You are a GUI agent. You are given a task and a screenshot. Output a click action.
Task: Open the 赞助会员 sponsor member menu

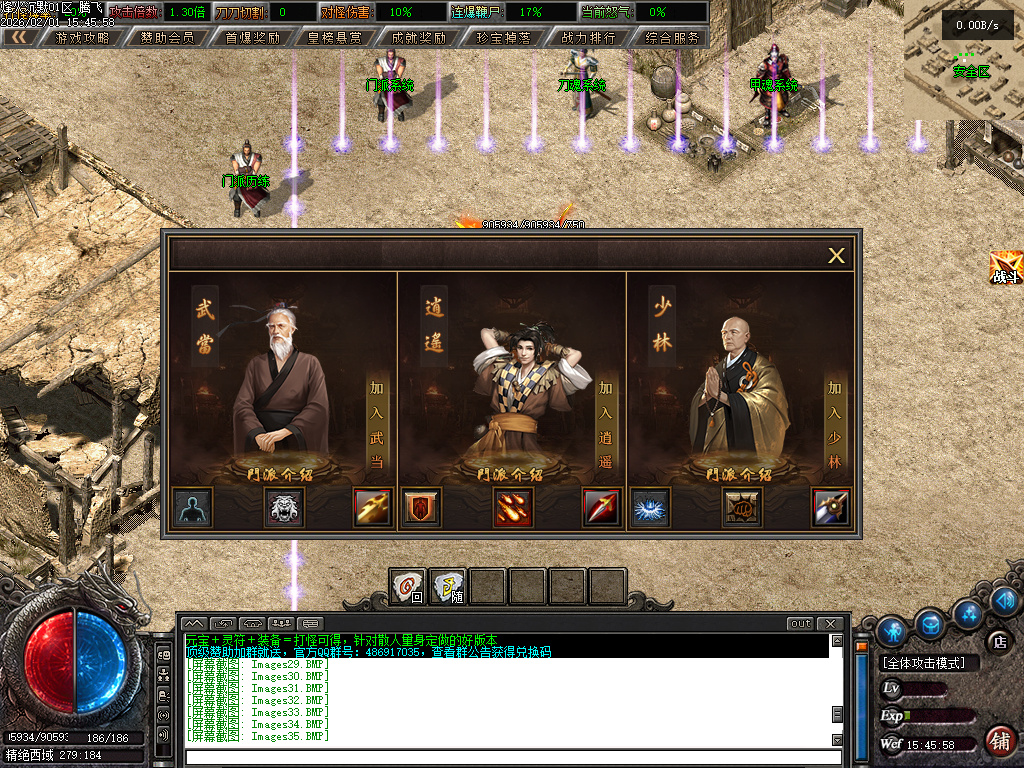167,38
